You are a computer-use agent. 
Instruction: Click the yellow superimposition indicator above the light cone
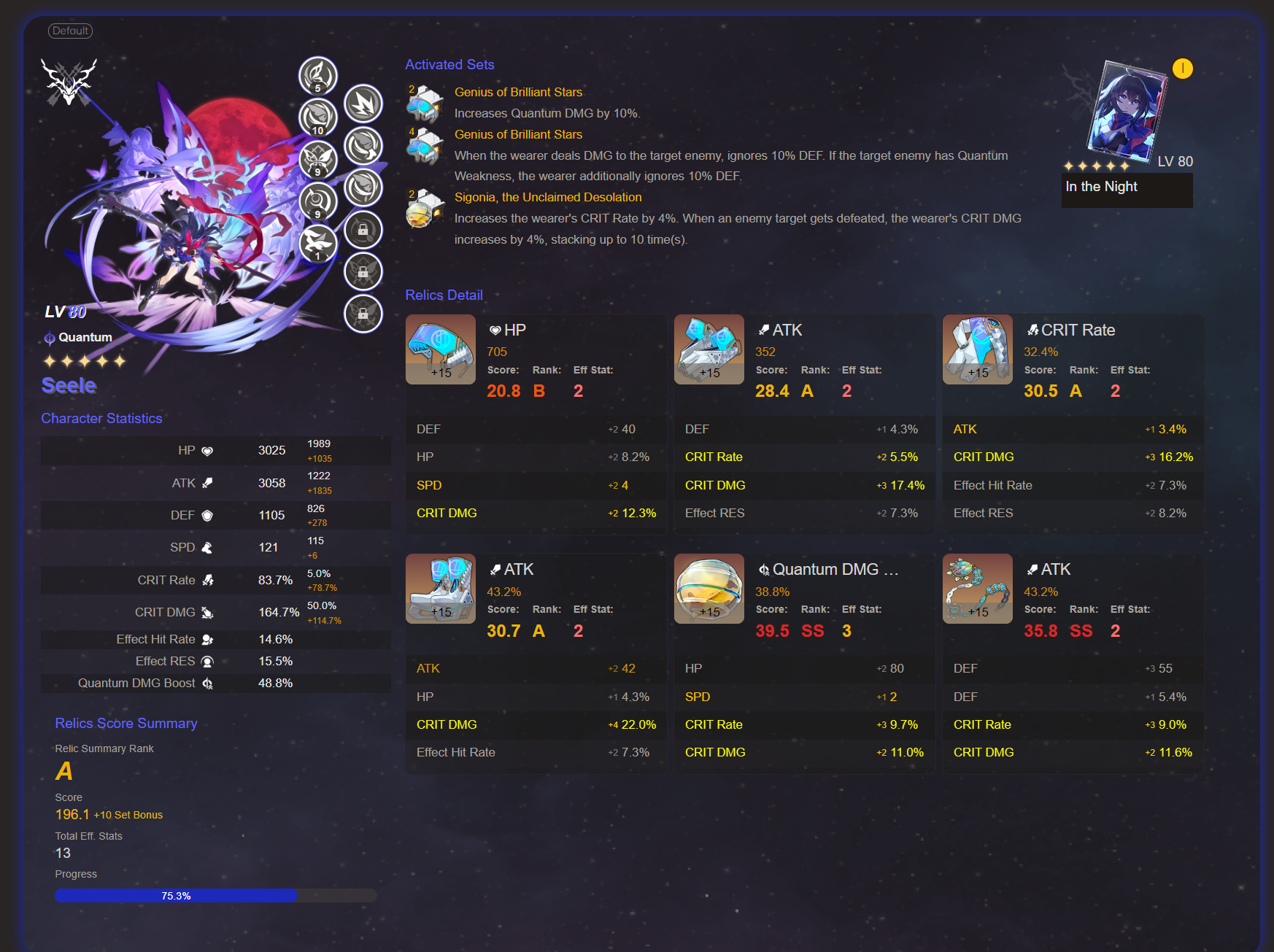1184,69
